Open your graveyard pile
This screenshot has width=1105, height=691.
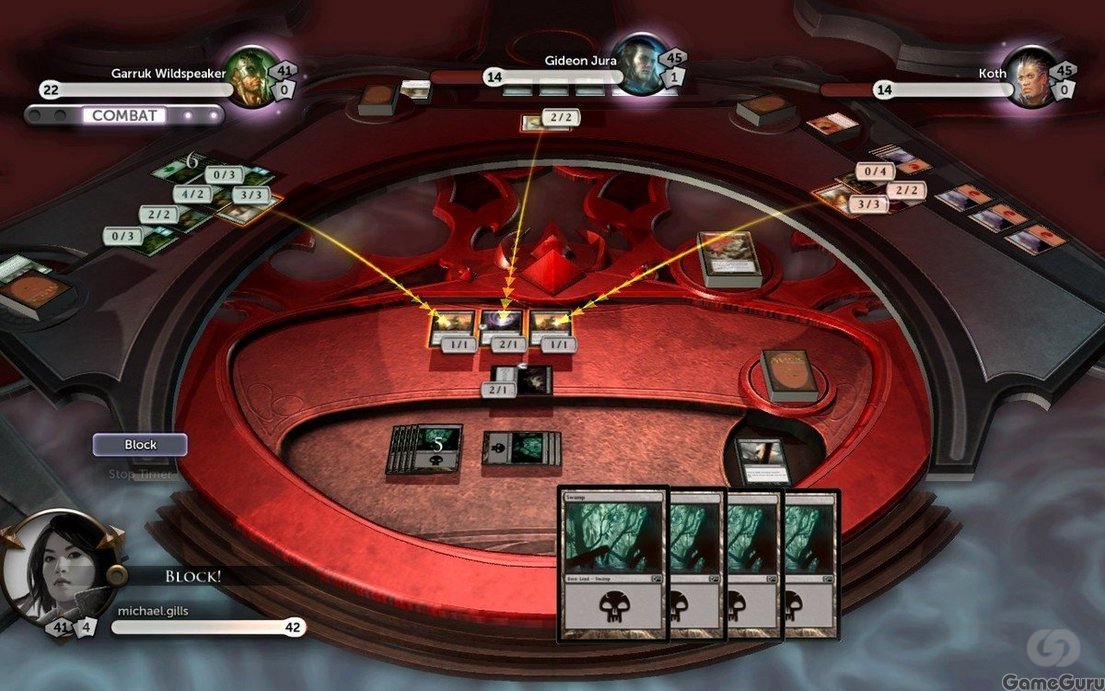coord(764,458)
